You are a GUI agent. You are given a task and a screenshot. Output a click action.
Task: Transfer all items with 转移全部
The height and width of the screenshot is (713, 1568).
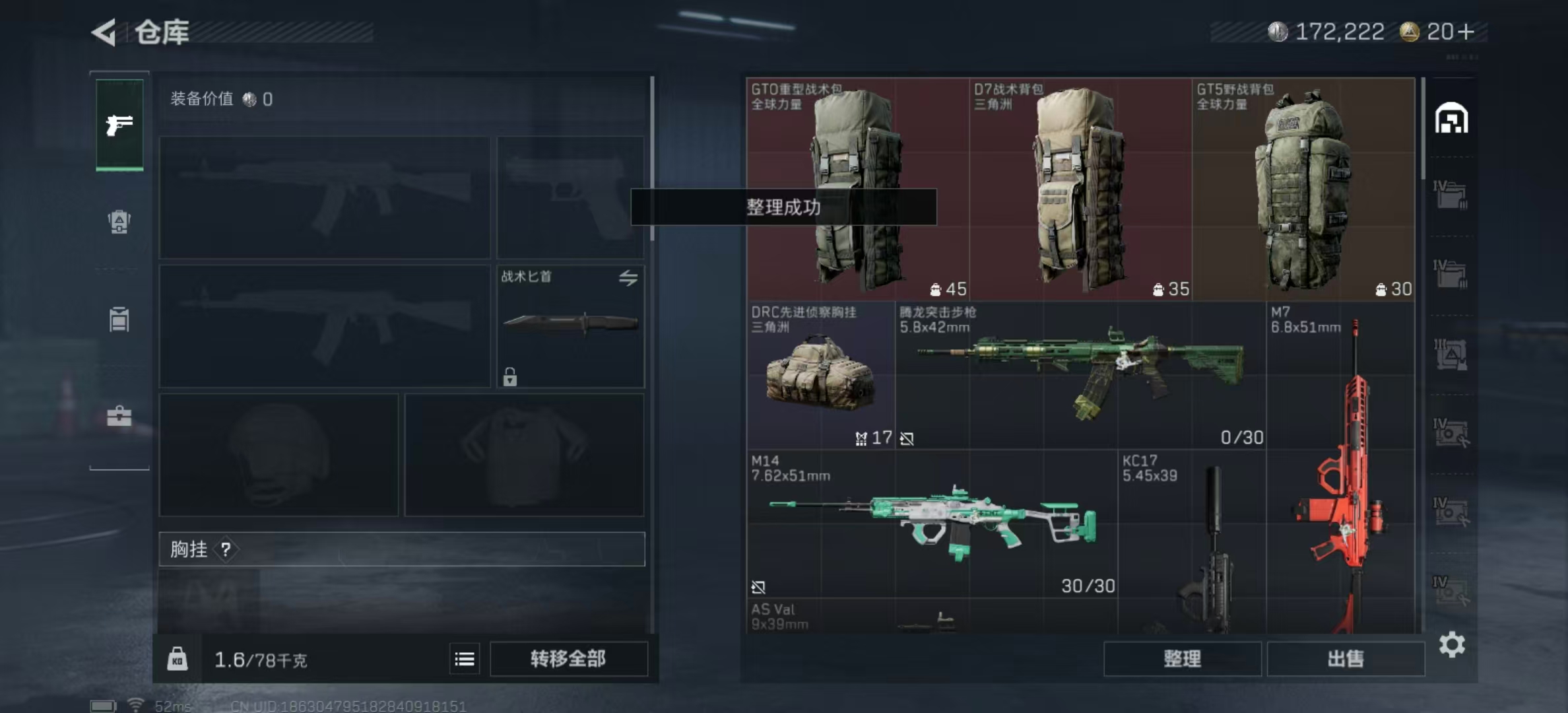[x=568, y=659]
